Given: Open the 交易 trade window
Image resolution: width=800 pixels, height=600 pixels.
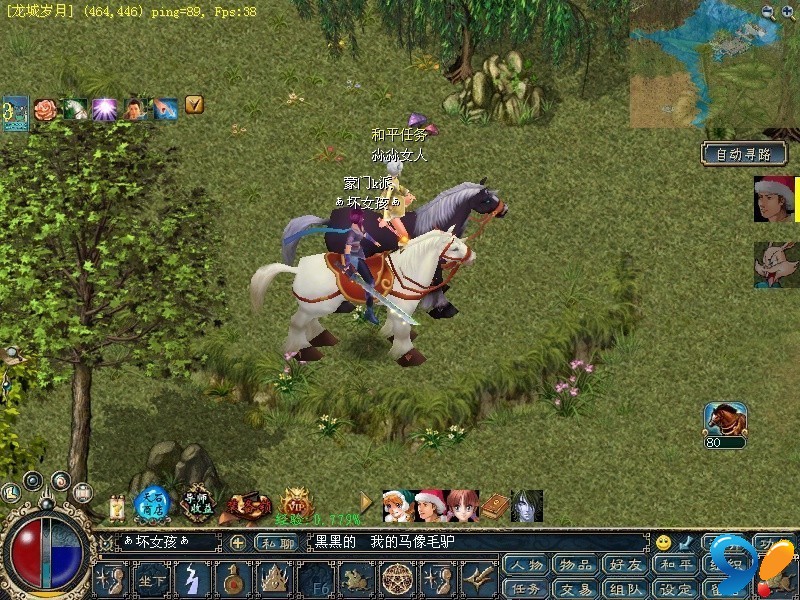Looking at the screenshot, I should click(576, 589).
